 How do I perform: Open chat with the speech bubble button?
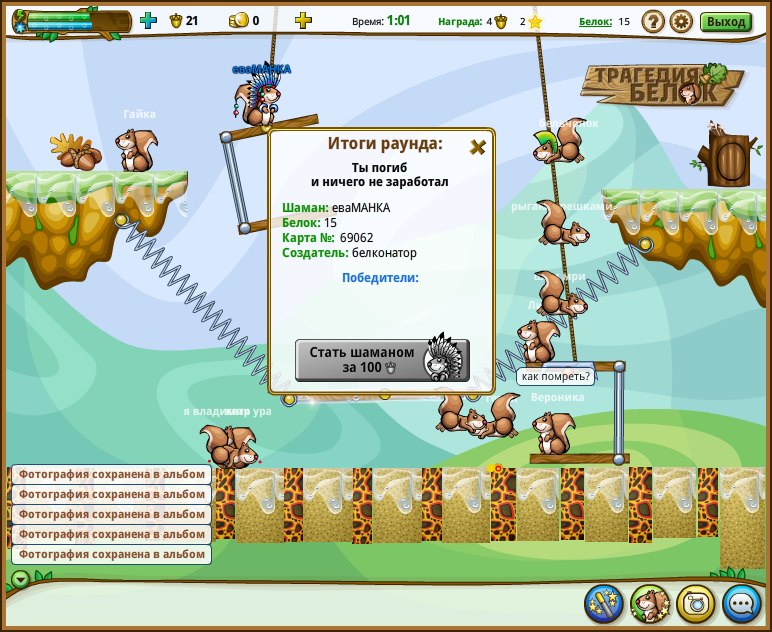(x=742, y=603)
